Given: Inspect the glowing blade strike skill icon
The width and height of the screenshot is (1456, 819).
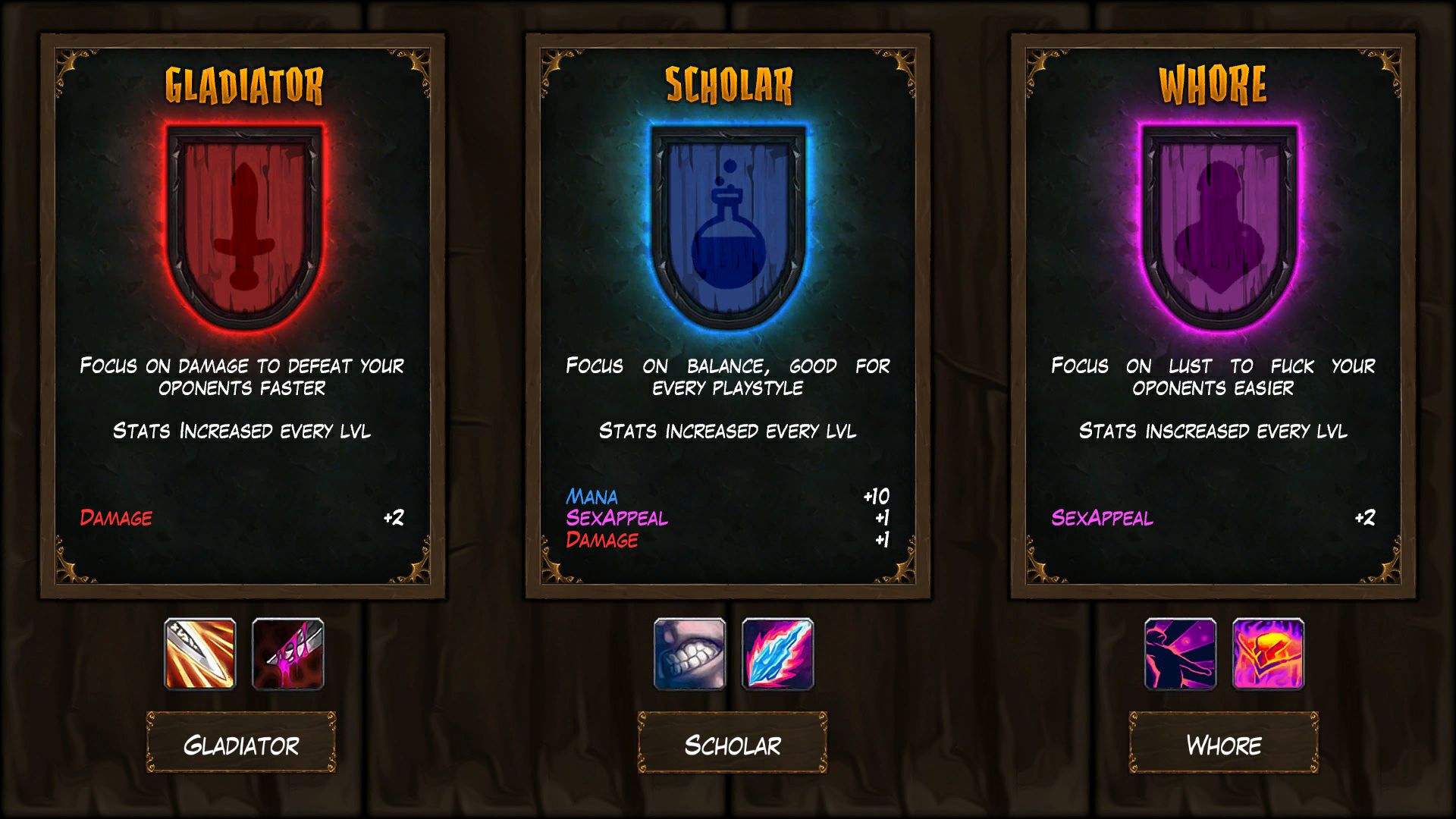Looking at the screenshot, I should click(200, 654).
